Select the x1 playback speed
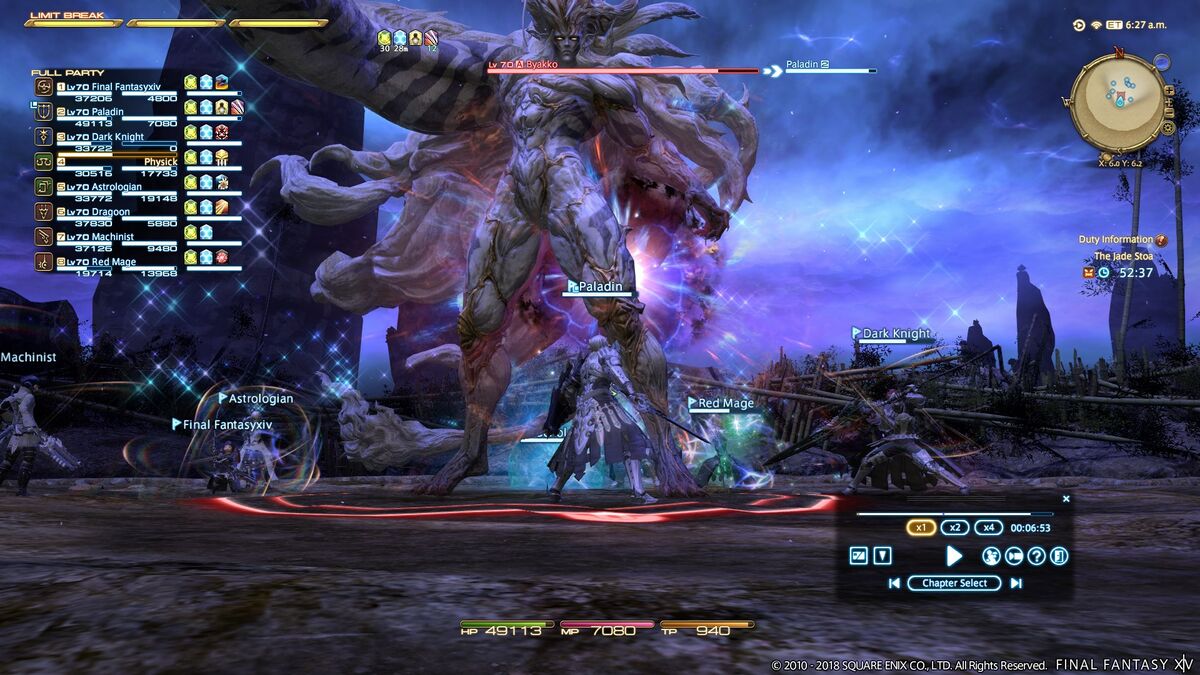The height and width of the screenshot is (675, 1200). (921, 528)
